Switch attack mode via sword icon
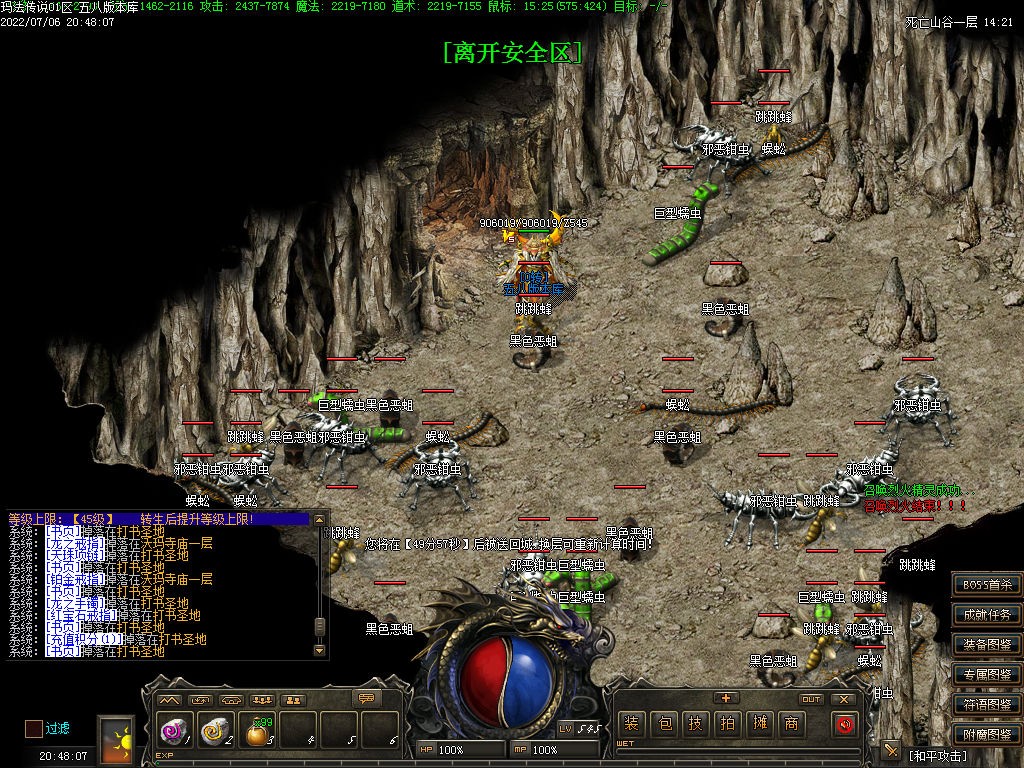Image resolution: width=1024 pixels, height=768 pixels. pos(891,750)
